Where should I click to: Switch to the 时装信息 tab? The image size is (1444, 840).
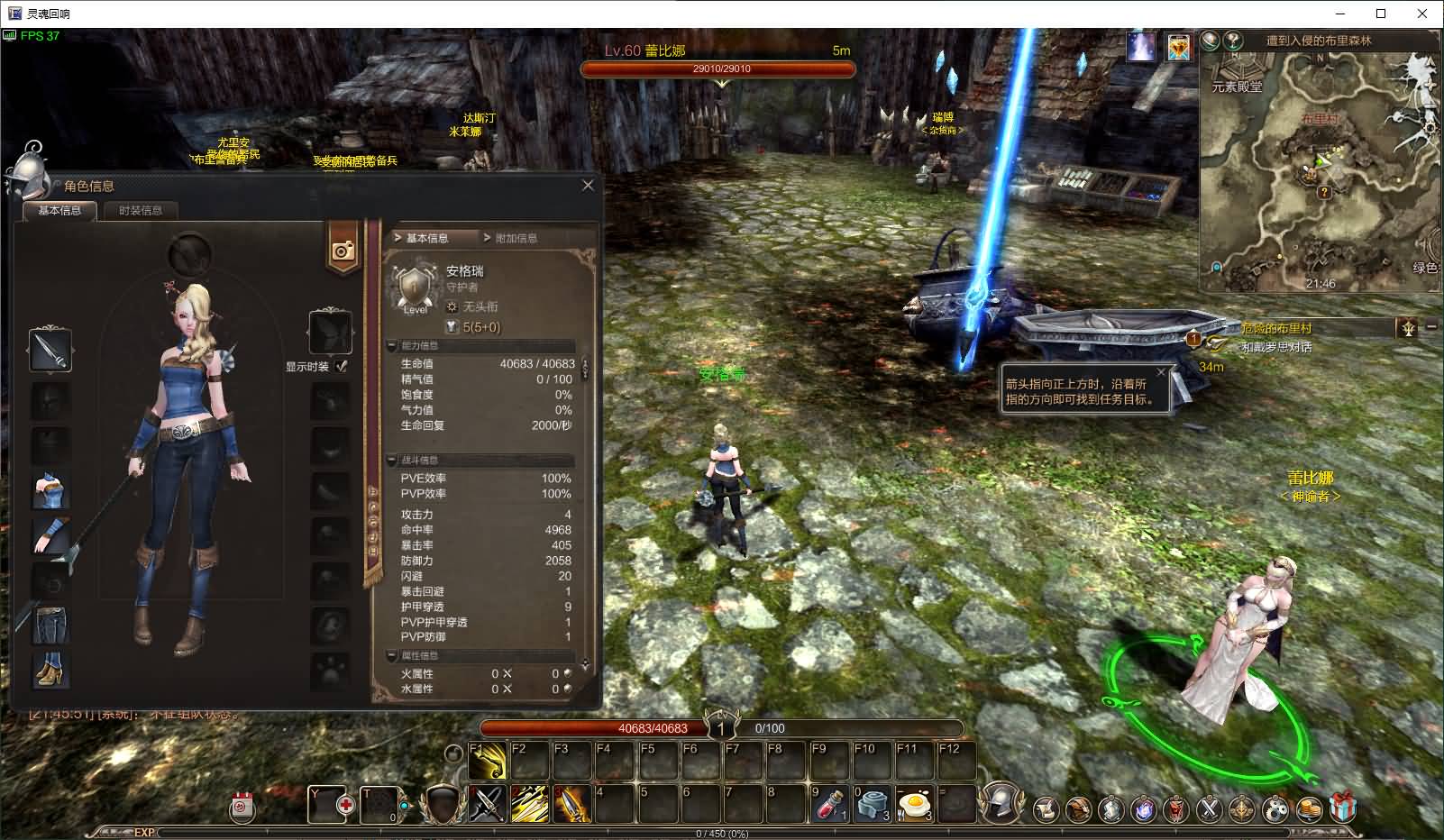coord(141,211)
